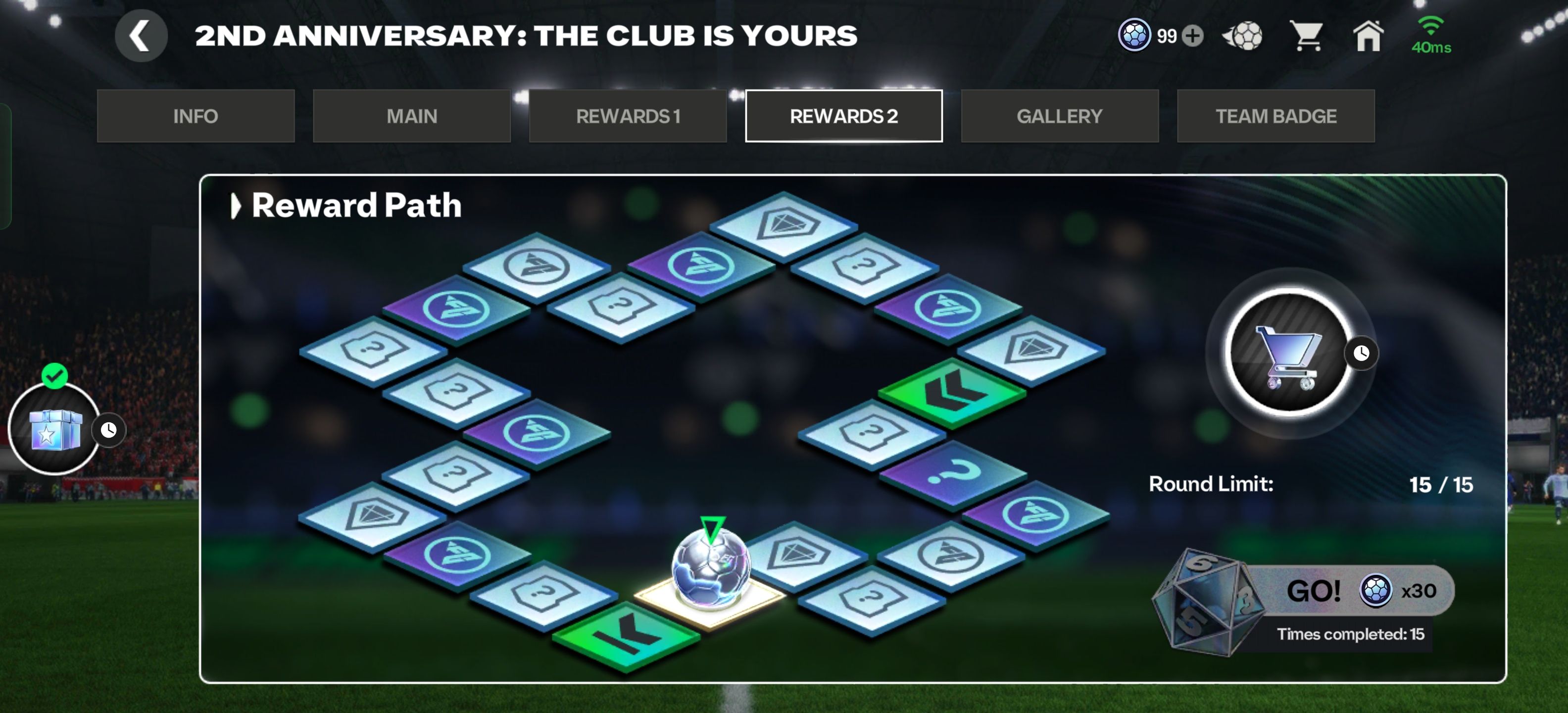Open the INFO tab
1568x713 pixels.
tap(196, 116)
